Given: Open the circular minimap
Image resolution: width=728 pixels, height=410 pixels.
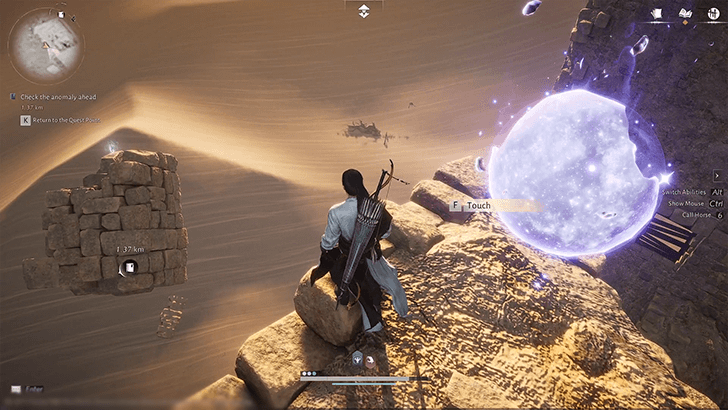Looking at the screenshot, I should (45, 44).
